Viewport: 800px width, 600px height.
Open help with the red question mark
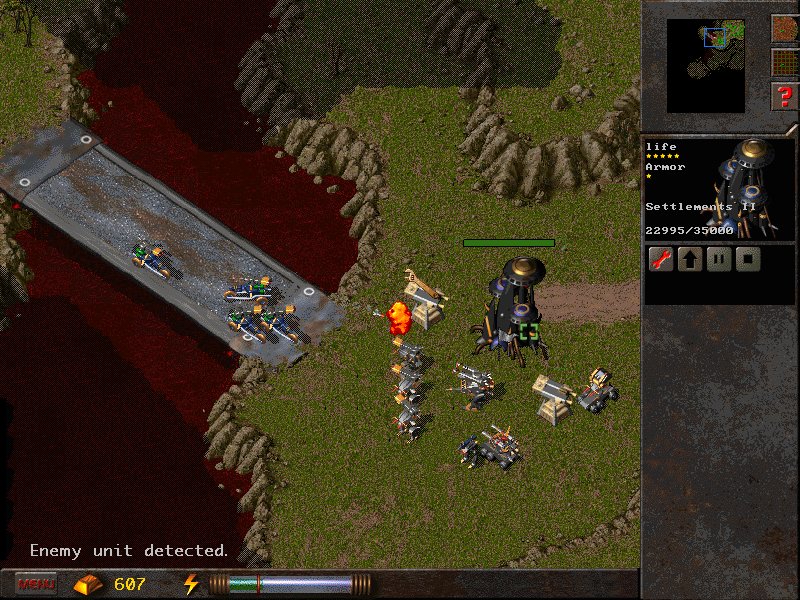(x=785, y=98)
